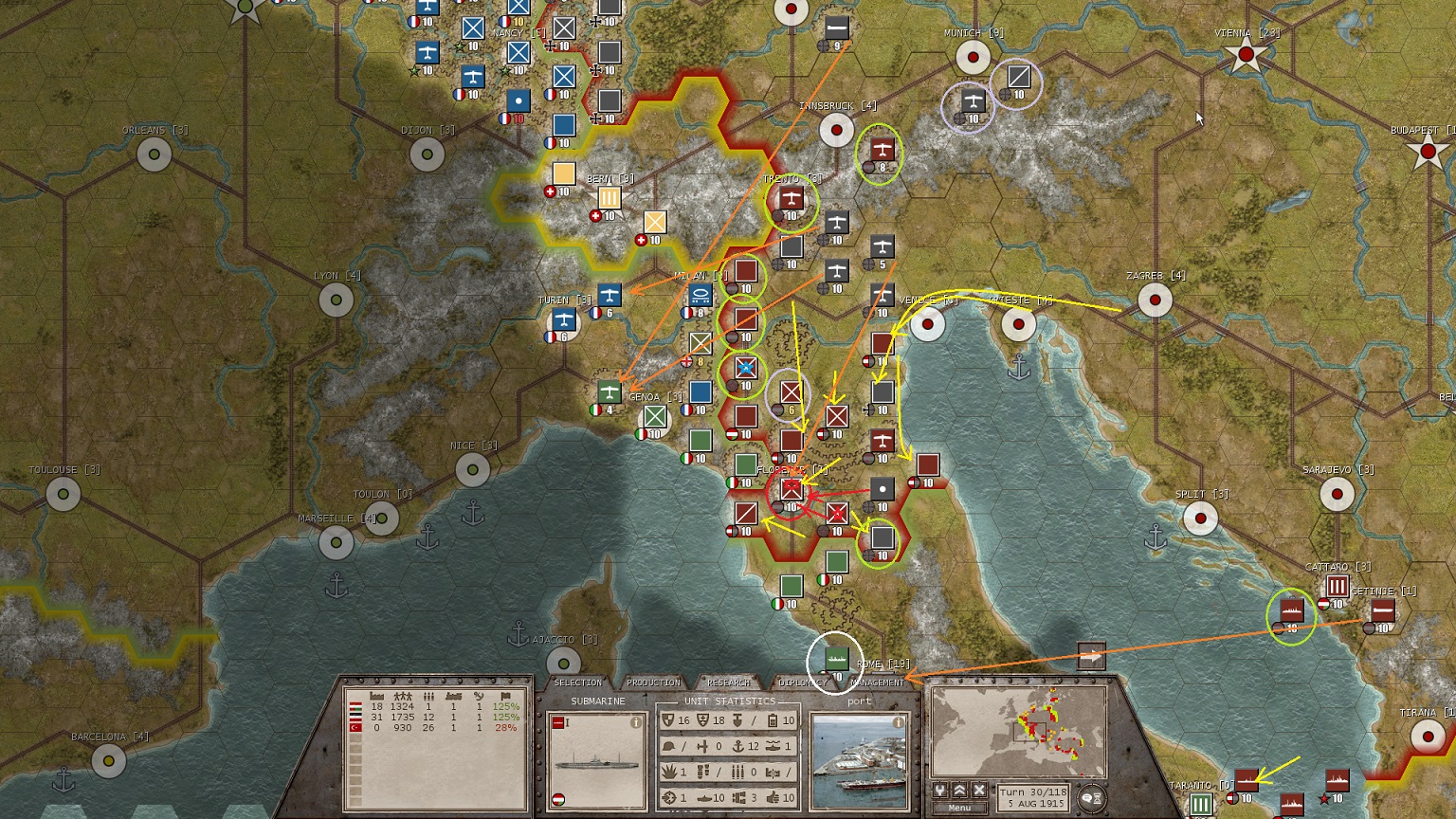This screenshot has width=1456, height=819.
Task: Click the hourglass message icon beside the minimap
Action: coord(1092,797)
